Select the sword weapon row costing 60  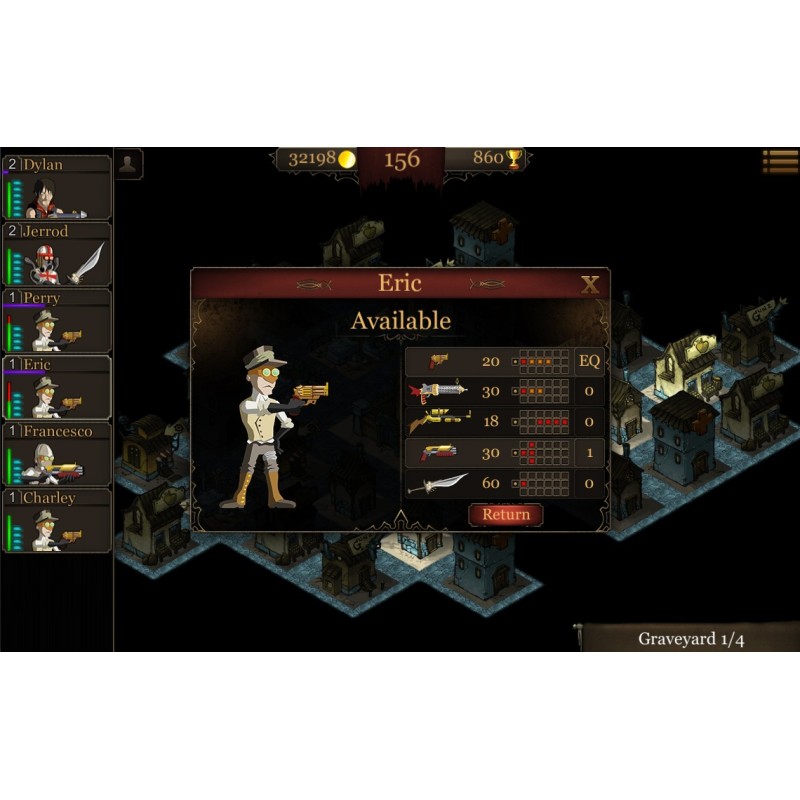click(504, 484)
